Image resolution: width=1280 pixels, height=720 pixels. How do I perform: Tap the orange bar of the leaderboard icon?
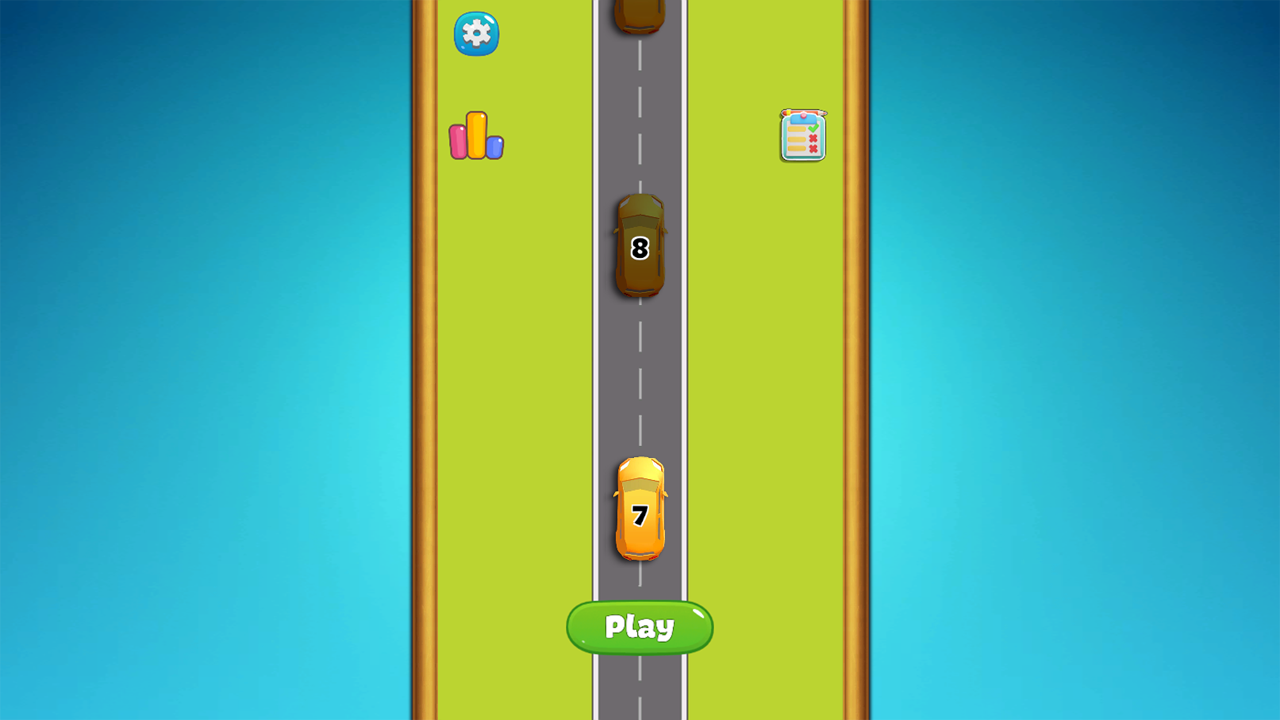[477, 133]
